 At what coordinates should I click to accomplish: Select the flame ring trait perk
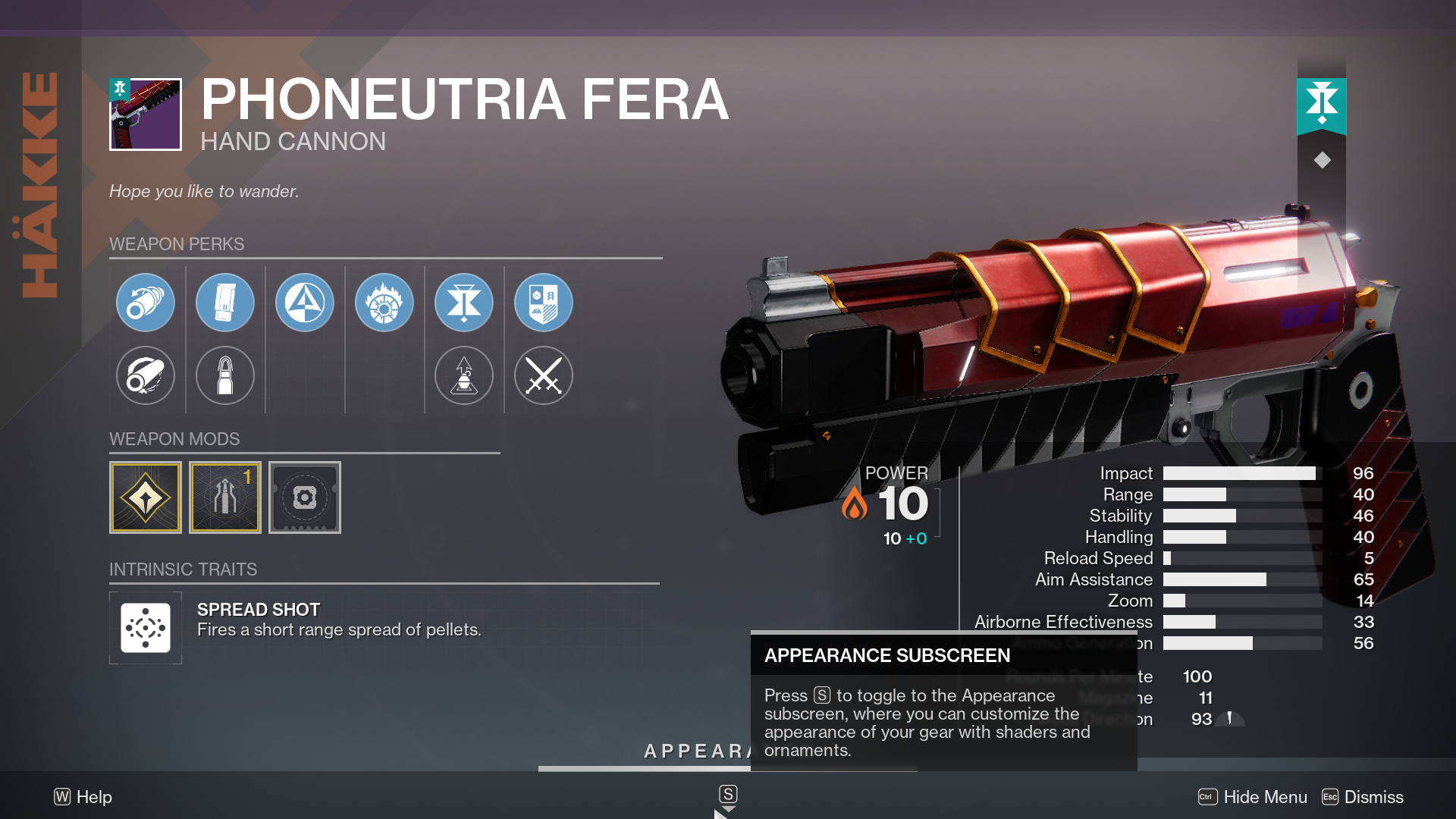click(x=384, y=302)
